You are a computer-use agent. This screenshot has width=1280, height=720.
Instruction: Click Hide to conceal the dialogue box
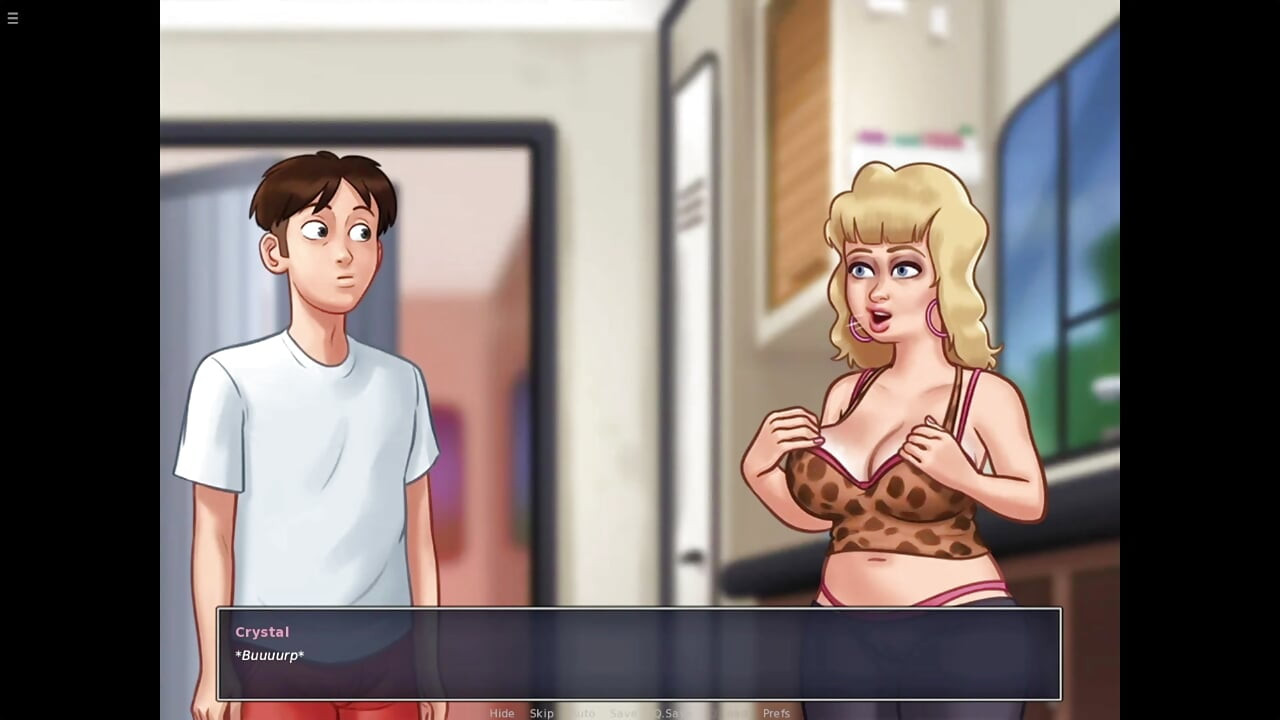[x=502, y=713]
